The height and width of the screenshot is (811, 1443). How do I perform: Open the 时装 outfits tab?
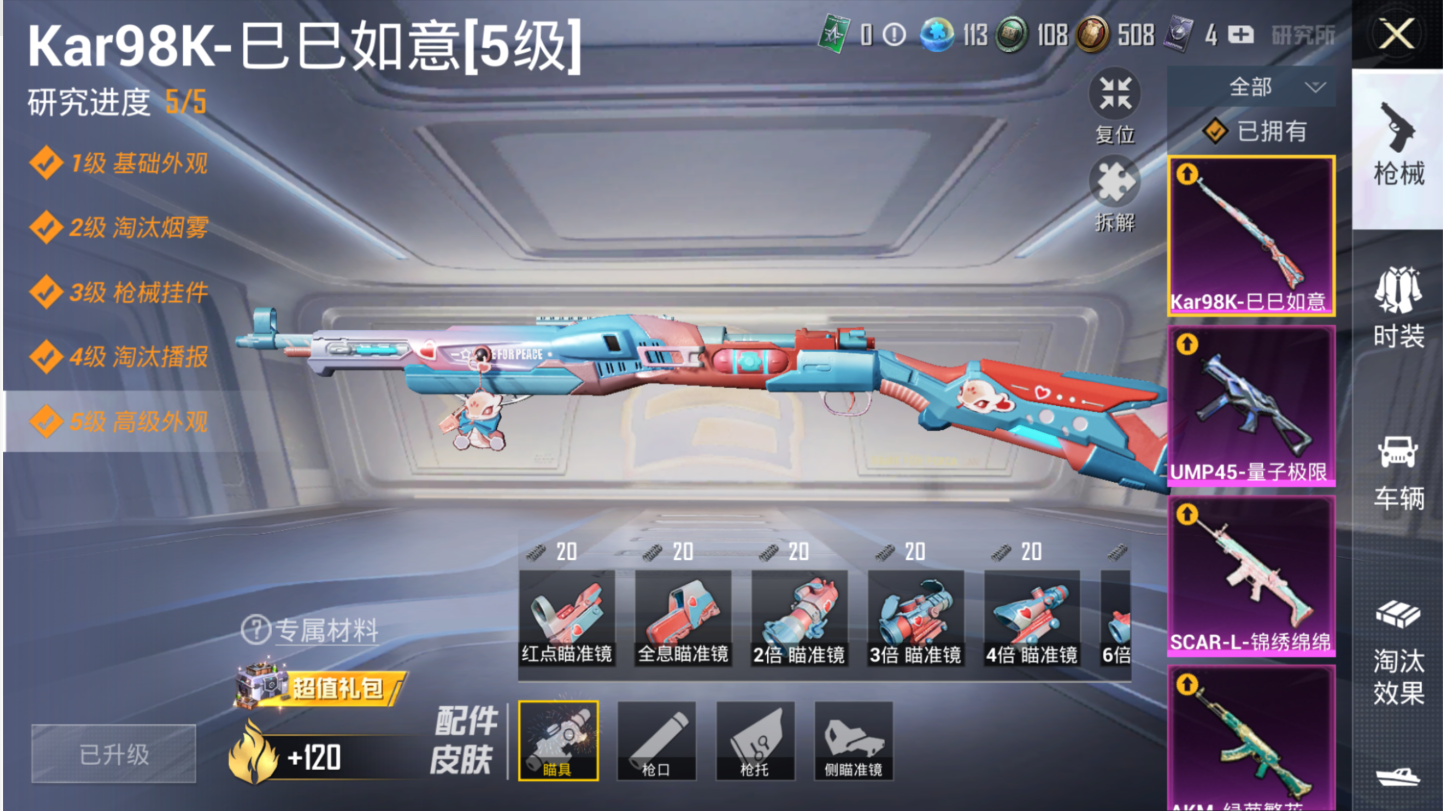coord(1398,305)
